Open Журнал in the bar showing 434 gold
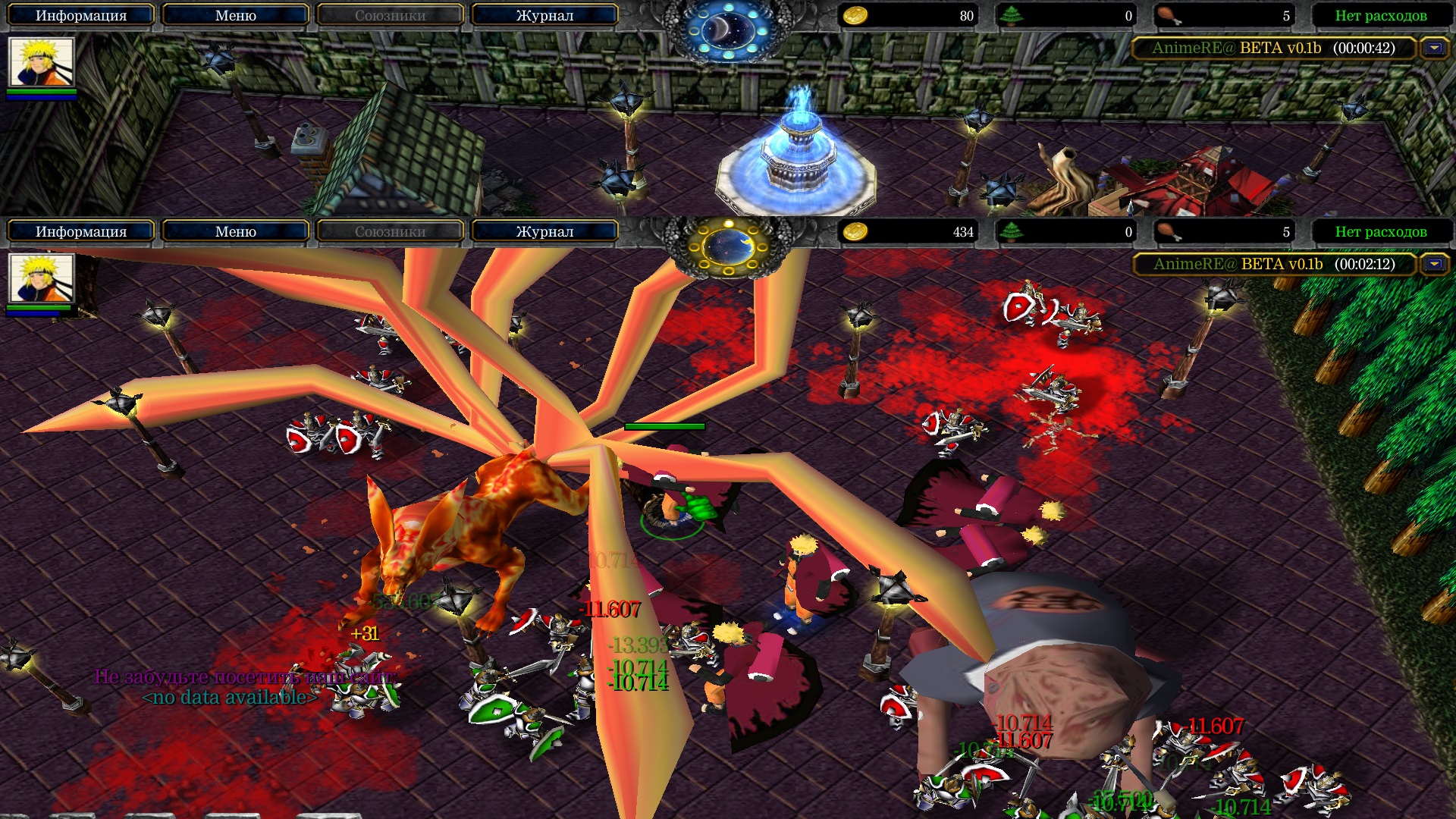 coord(544,231)
